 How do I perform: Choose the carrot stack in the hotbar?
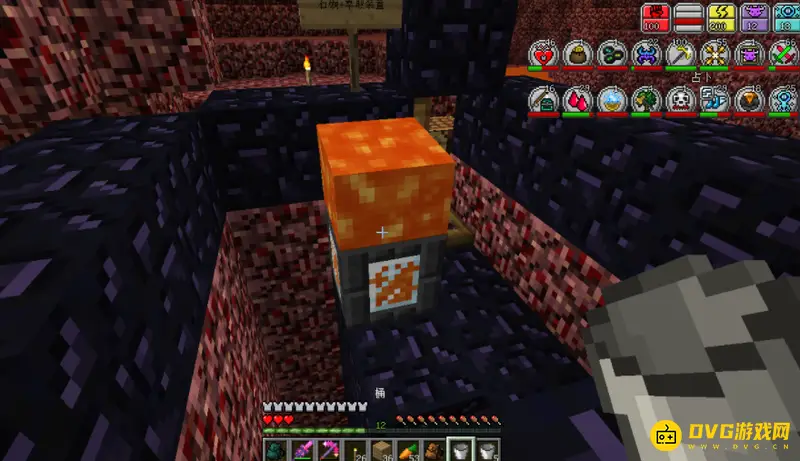click(x=408, y=450)
